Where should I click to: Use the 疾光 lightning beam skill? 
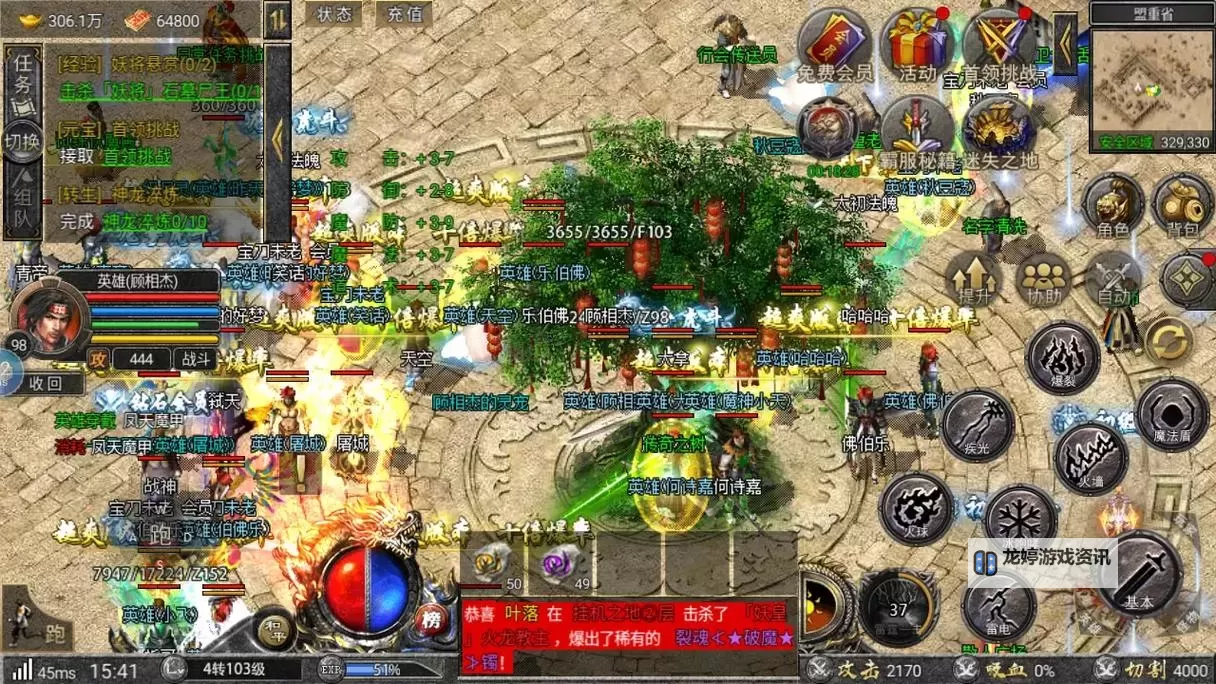[x=977, y=425]
